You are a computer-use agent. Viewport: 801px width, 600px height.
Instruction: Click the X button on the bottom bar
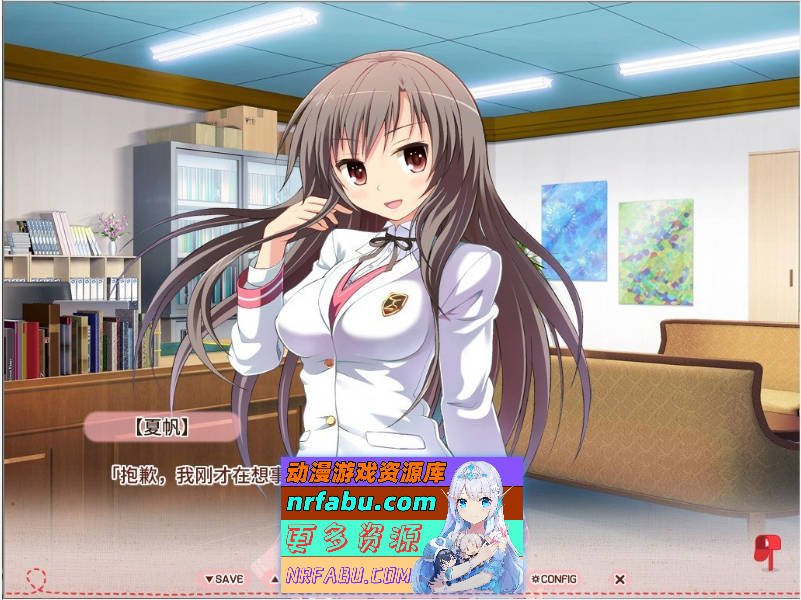point(620,579)
